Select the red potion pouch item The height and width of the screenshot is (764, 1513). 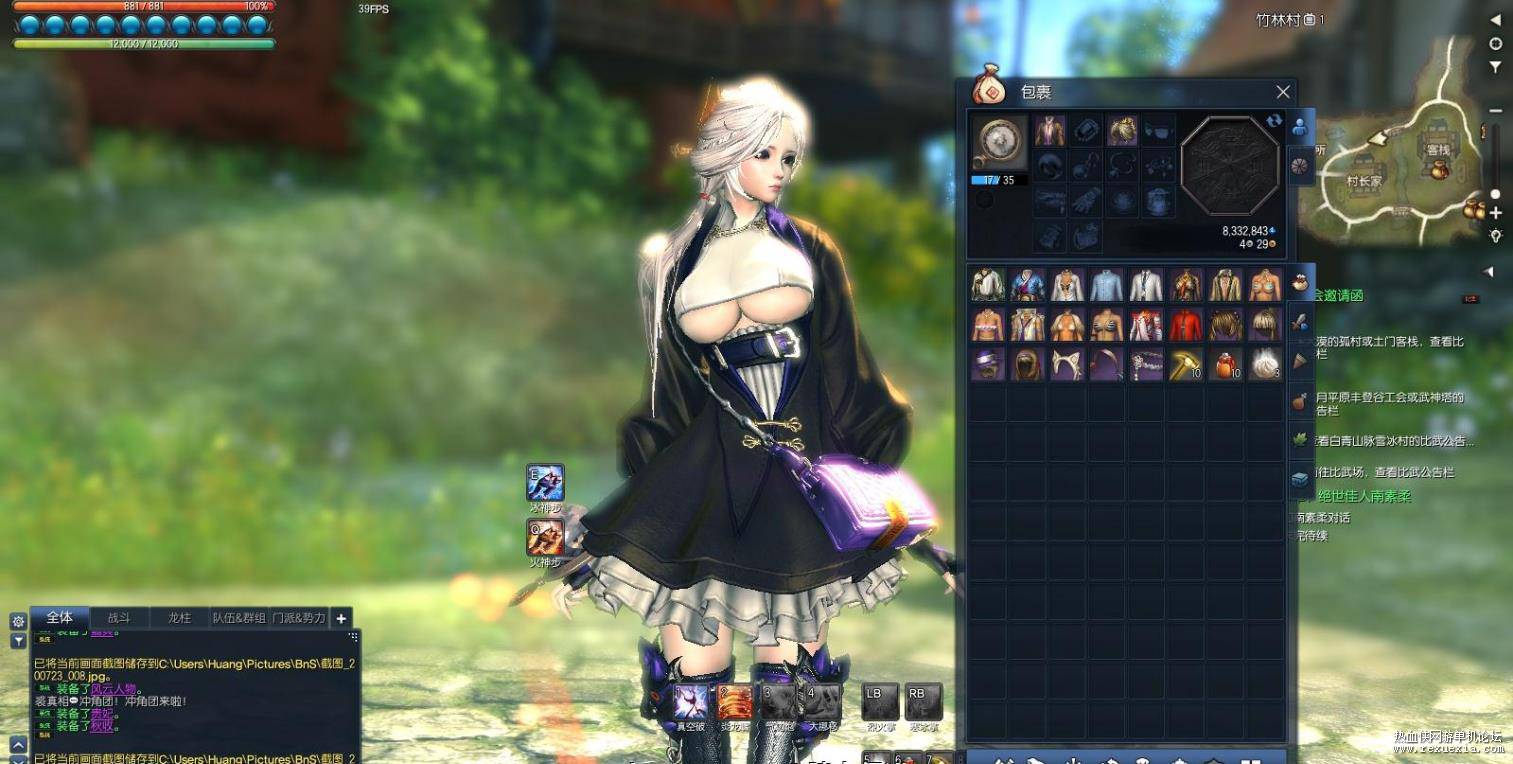1225,365
